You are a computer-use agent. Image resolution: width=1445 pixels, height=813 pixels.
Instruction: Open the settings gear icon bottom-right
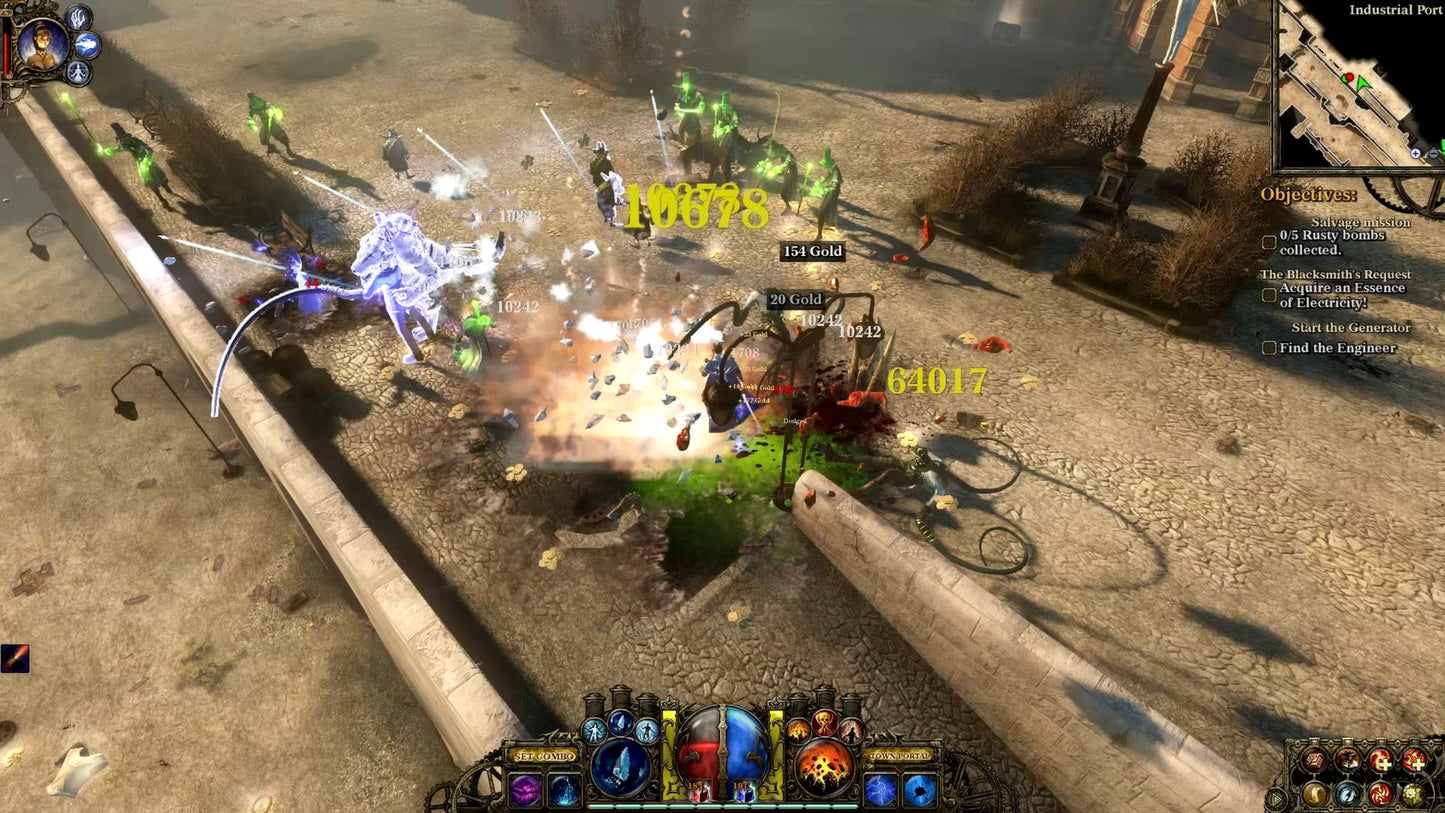pyautogui.click(x=1412, y=794)
